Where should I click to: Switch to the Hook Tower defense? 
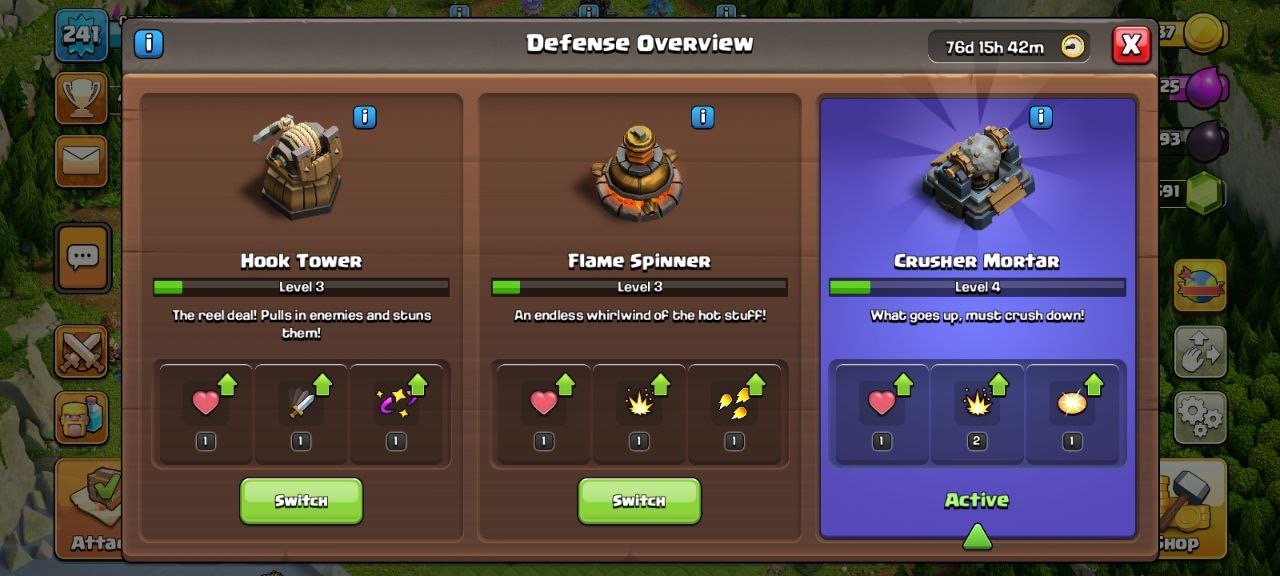[301, 500]
